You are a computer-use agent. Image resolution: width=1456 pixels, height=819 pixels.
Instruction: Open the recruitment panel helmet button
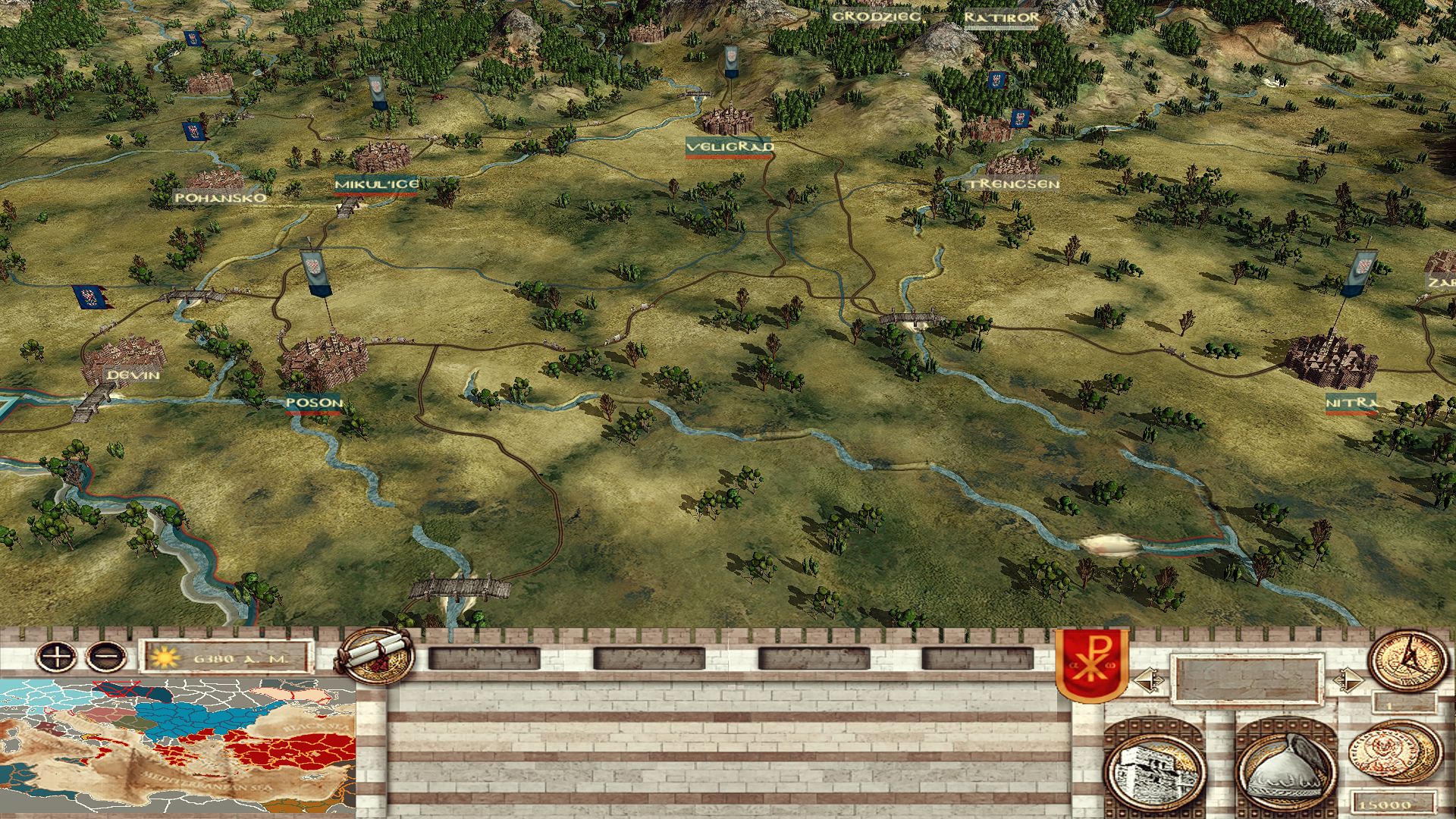click(1285, 767)
